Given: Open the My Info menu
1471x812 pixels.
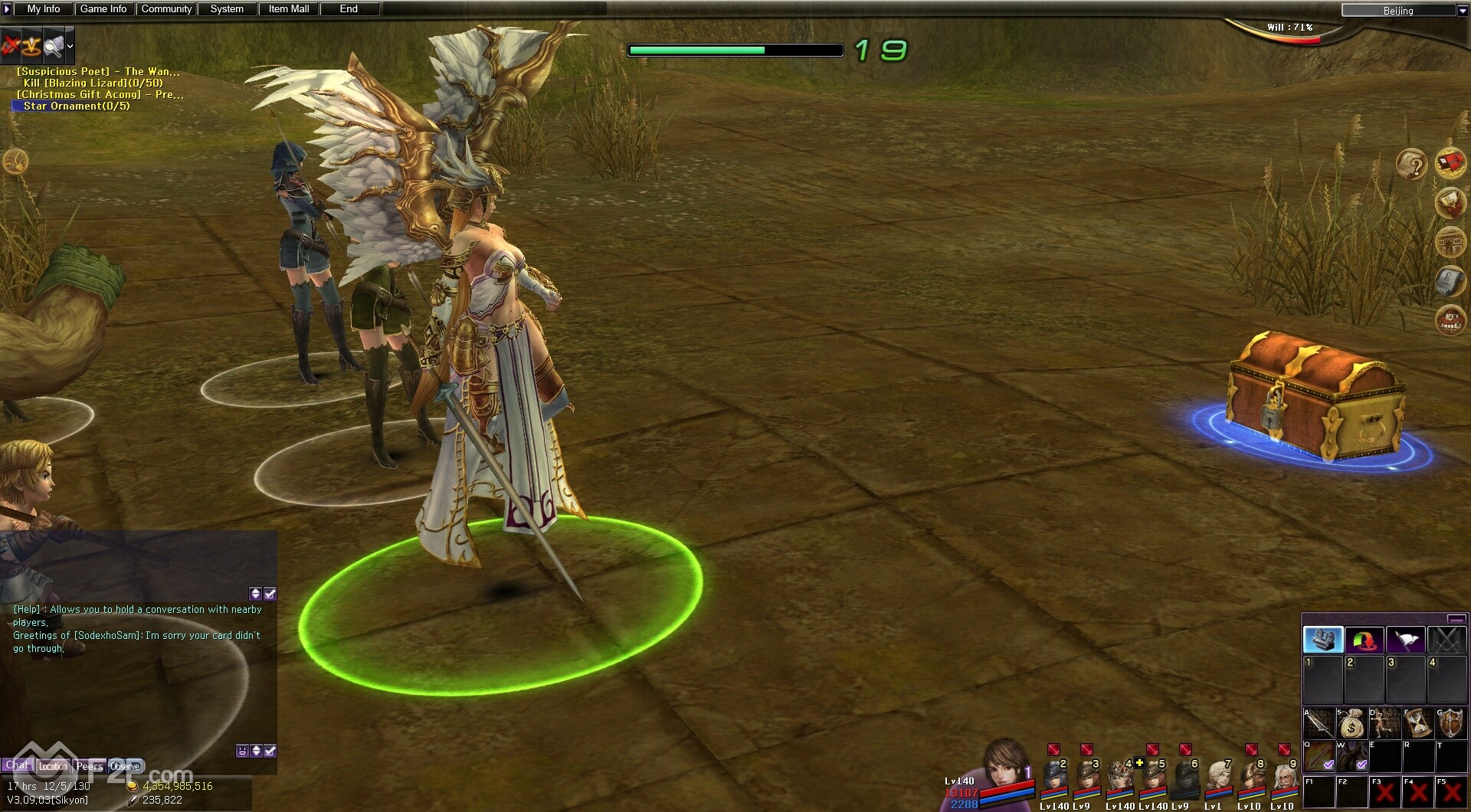Looking at the screenshot, I should [x=43, y=9].
